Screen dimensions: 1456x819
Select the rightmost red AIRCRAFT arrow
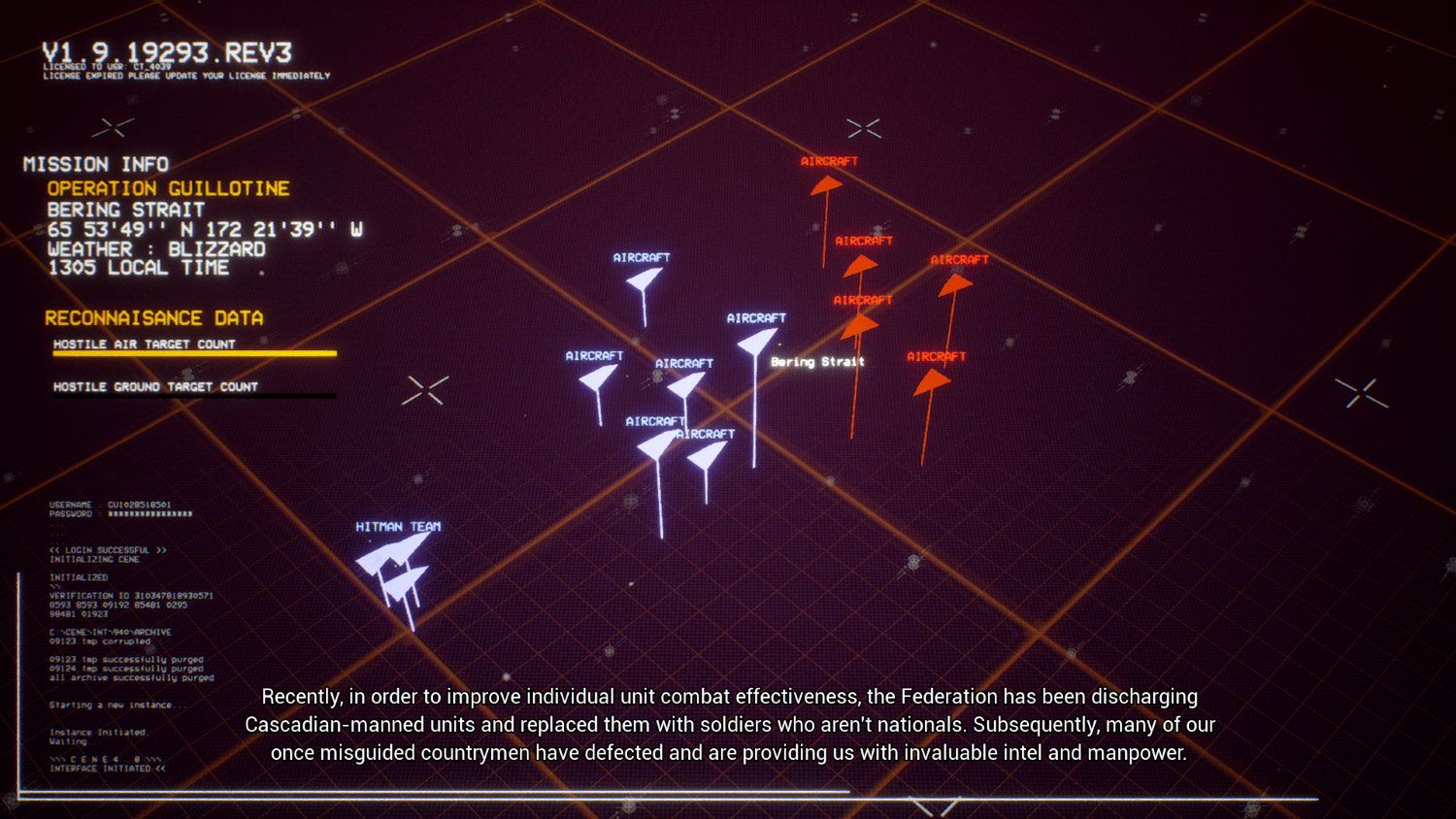click(x=956, y=286)
